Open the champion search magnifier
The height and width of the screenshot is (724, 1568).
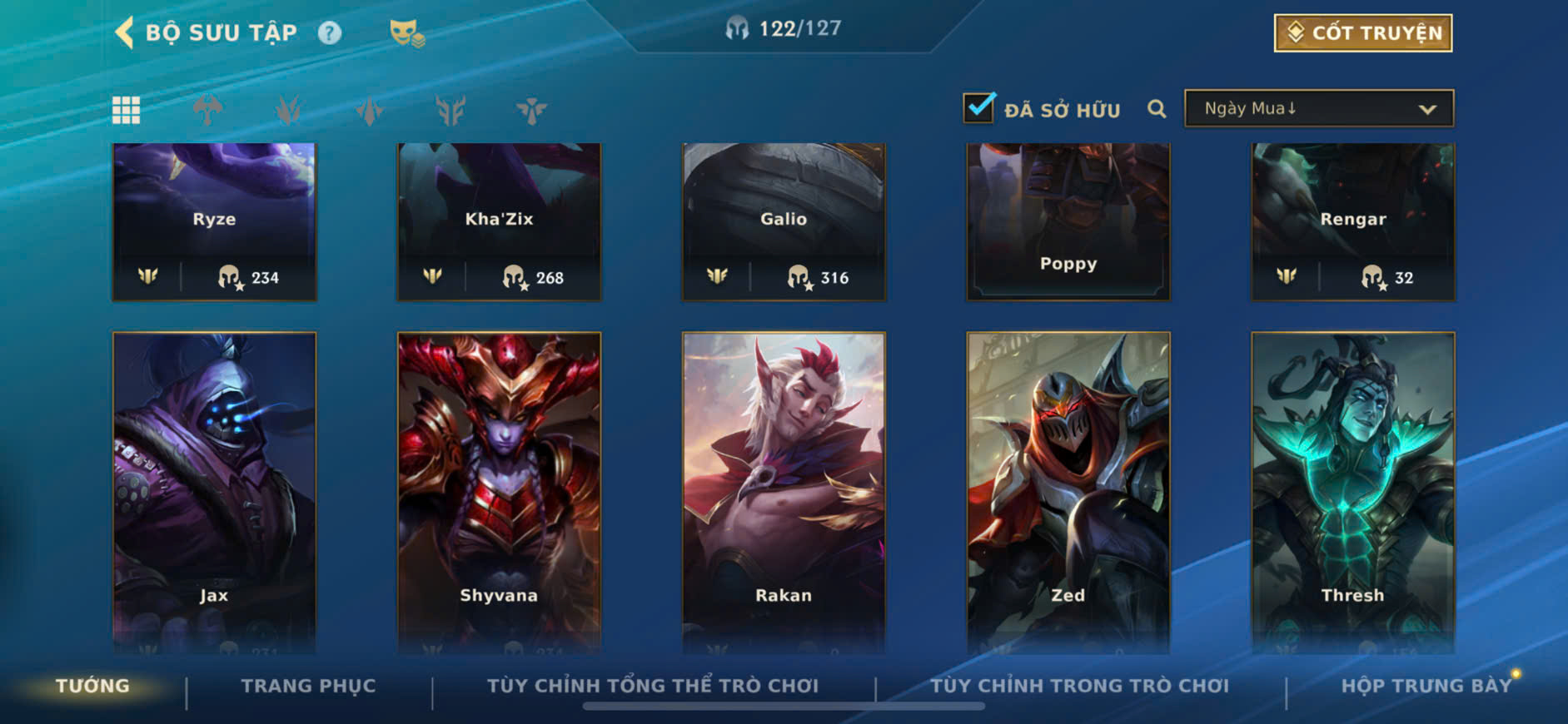point(1157,109)
